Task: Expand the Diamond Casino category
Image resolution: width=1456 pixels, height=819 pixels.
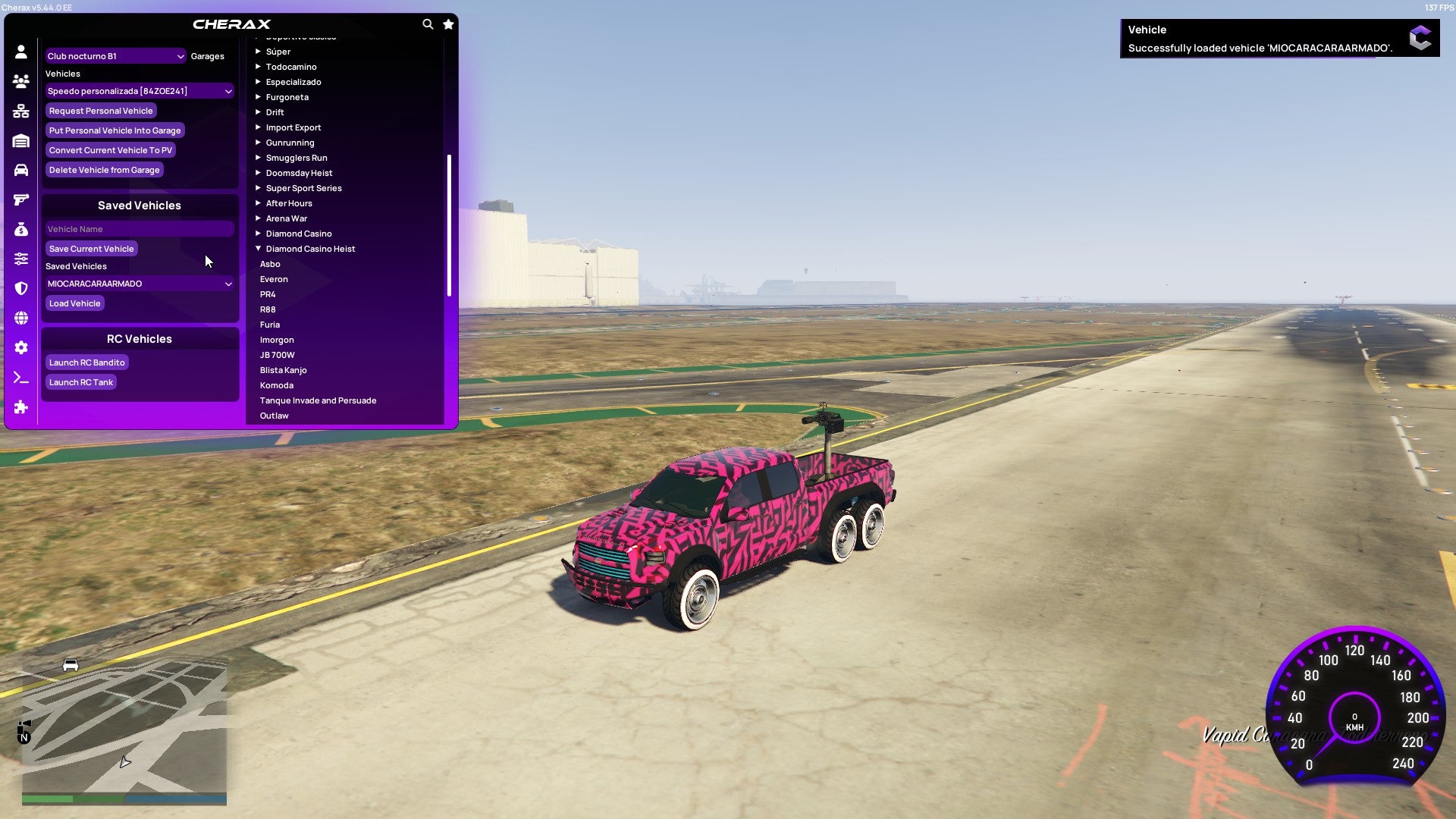Action: tap(297, 233)
